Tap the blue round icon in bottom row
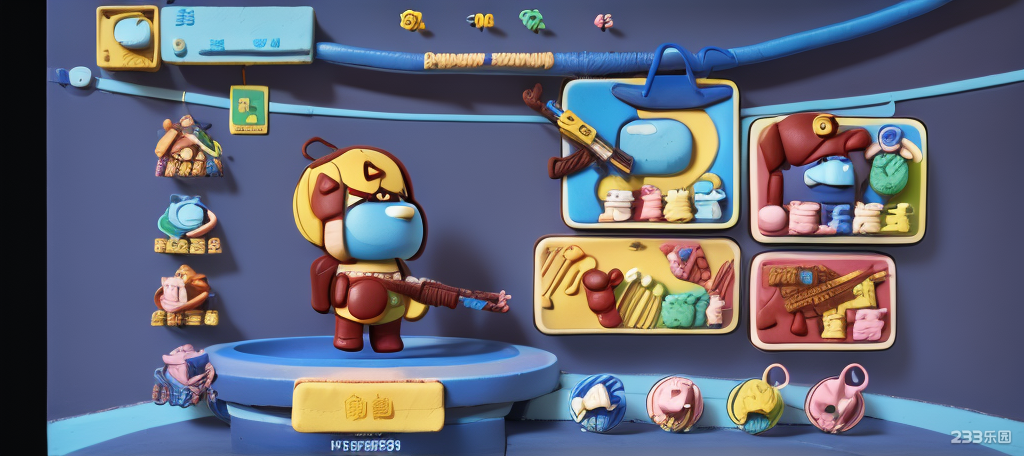This screenshot has width=1024, height=456. tap(597, 402)
